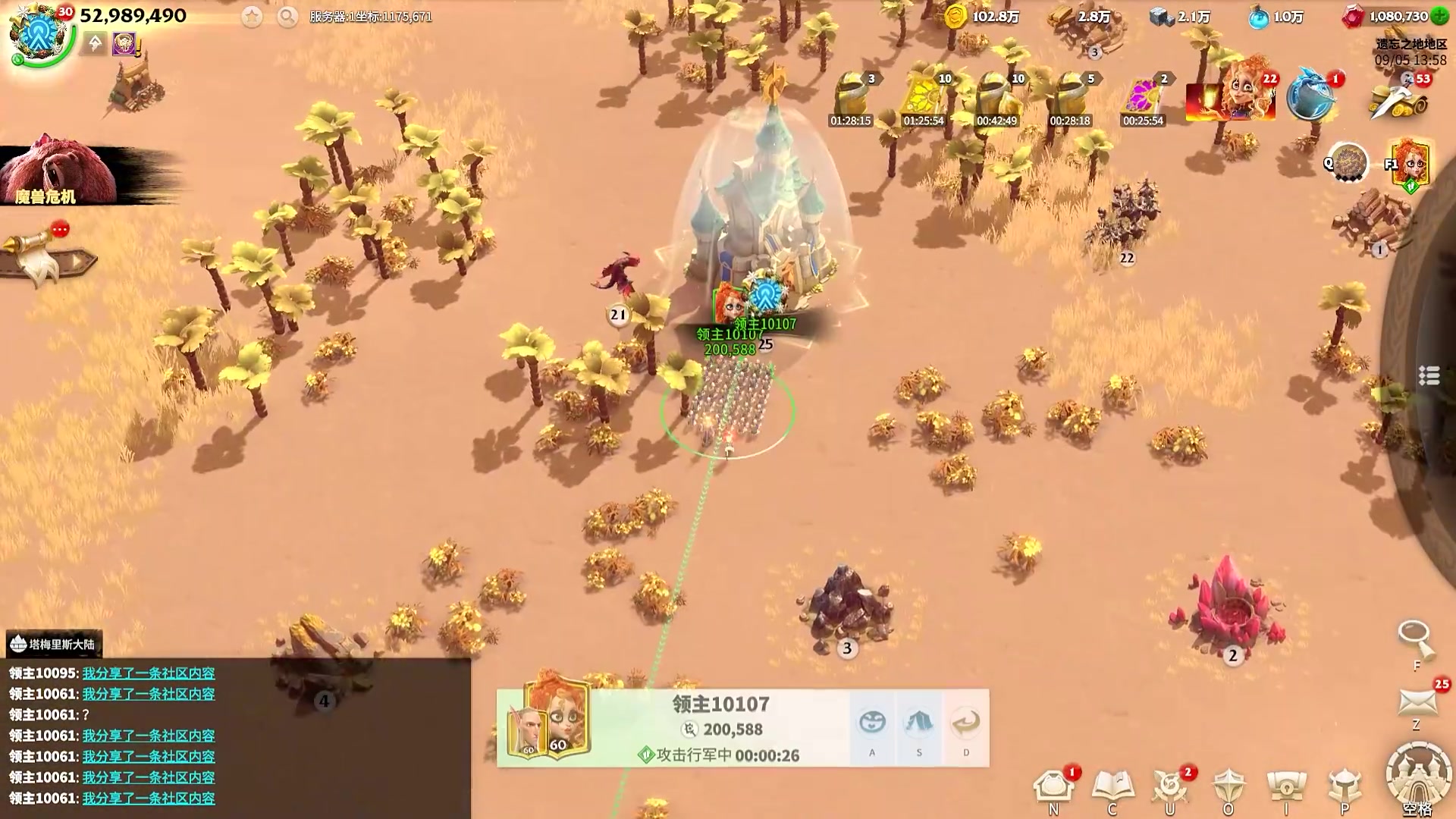Viewport: 1456px width, 819px height.
Task: Open the star bookmarks button
Action: tap(252, 17)
